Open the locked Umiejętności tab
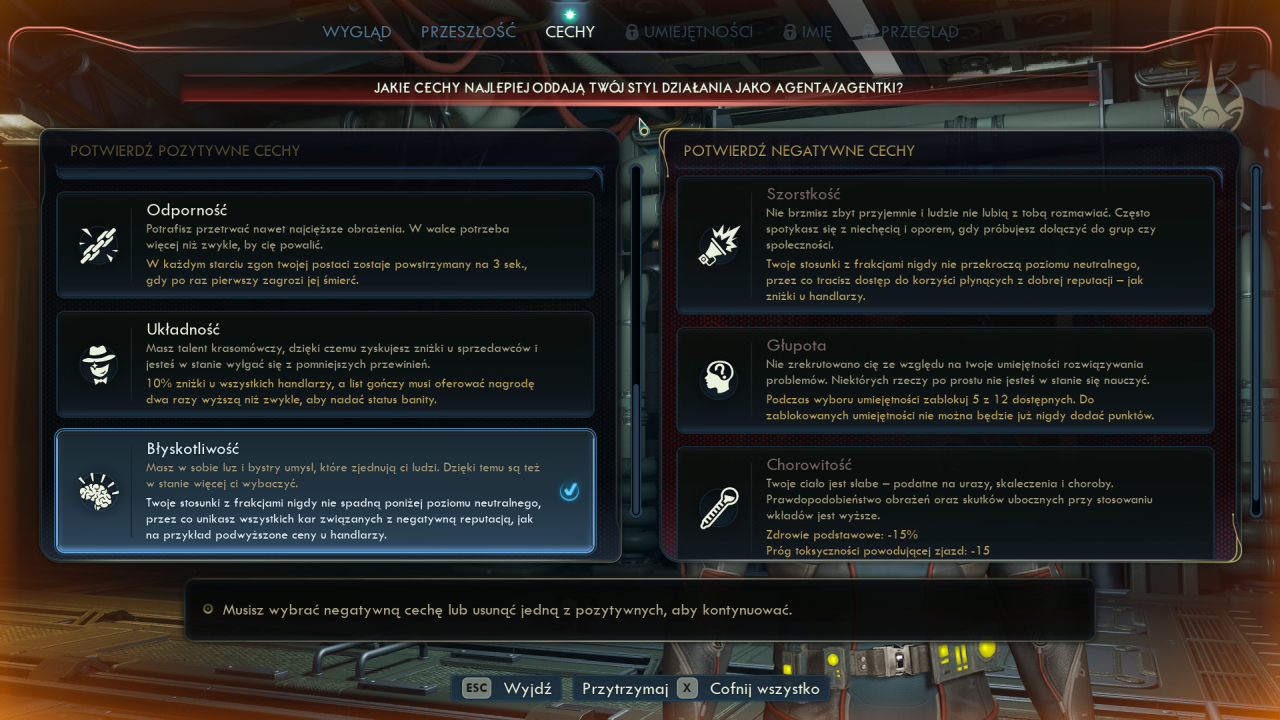This screenshot has height=720, width=1280. [689, 32]
